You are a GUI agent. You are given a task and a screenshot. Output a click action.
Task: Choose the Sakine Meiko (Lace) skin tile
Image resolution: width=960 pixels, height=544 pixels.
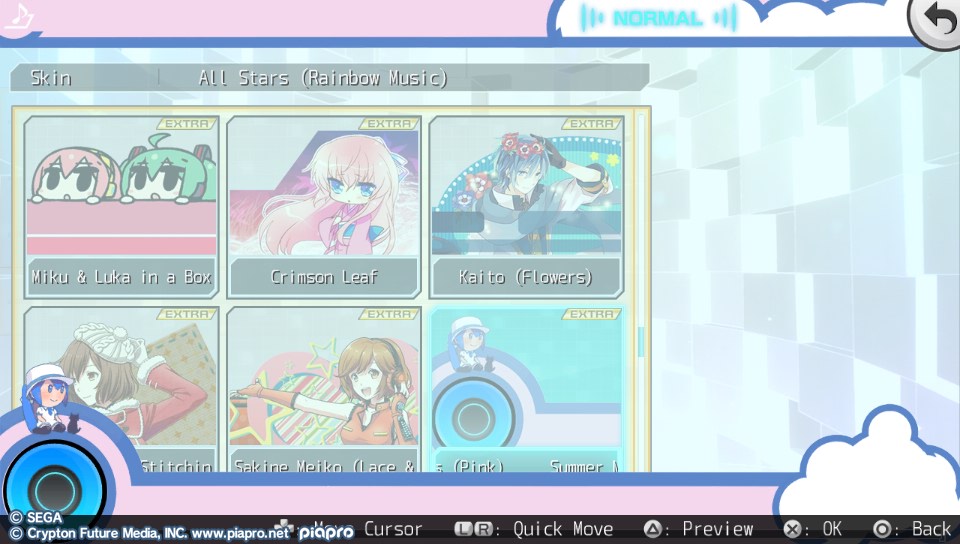(x=323, y=390)
